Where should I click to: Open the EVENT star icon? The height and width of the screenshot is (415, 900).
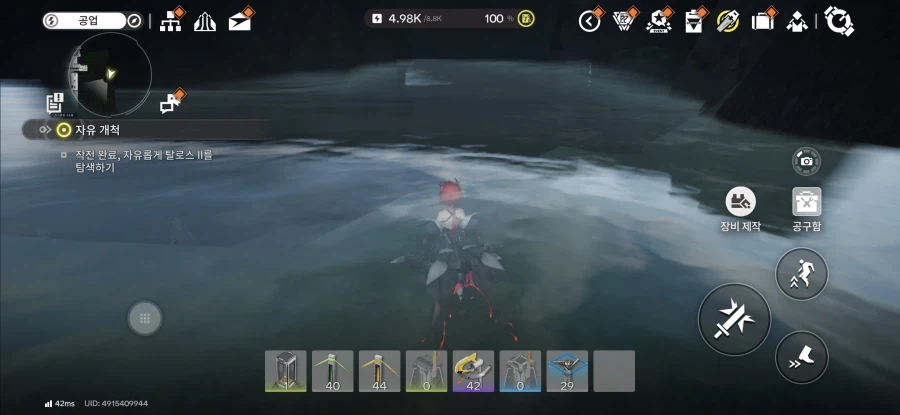coord(658,20)
